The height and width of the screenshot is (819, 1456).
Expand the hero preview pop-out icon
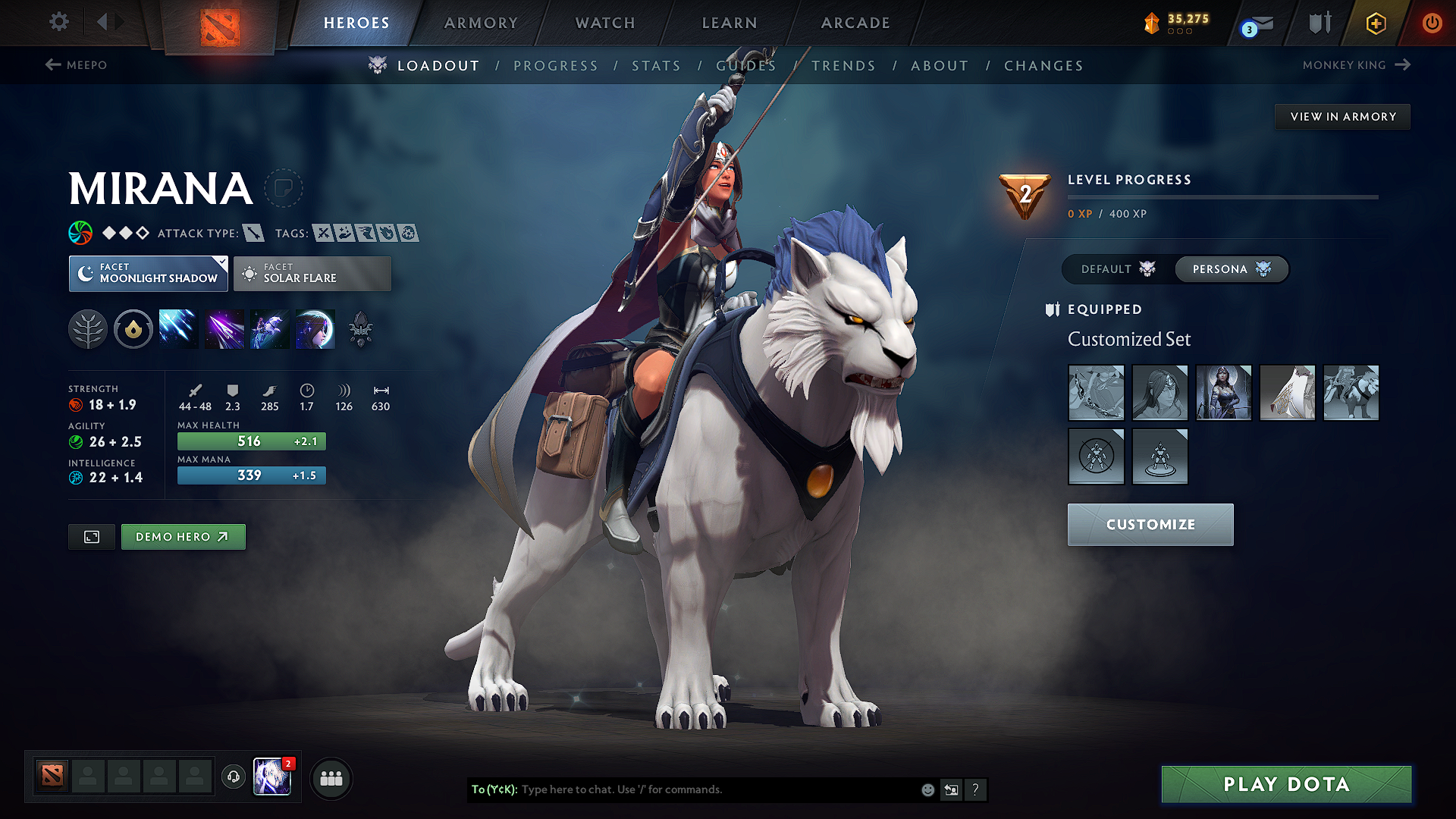(91, 537)
